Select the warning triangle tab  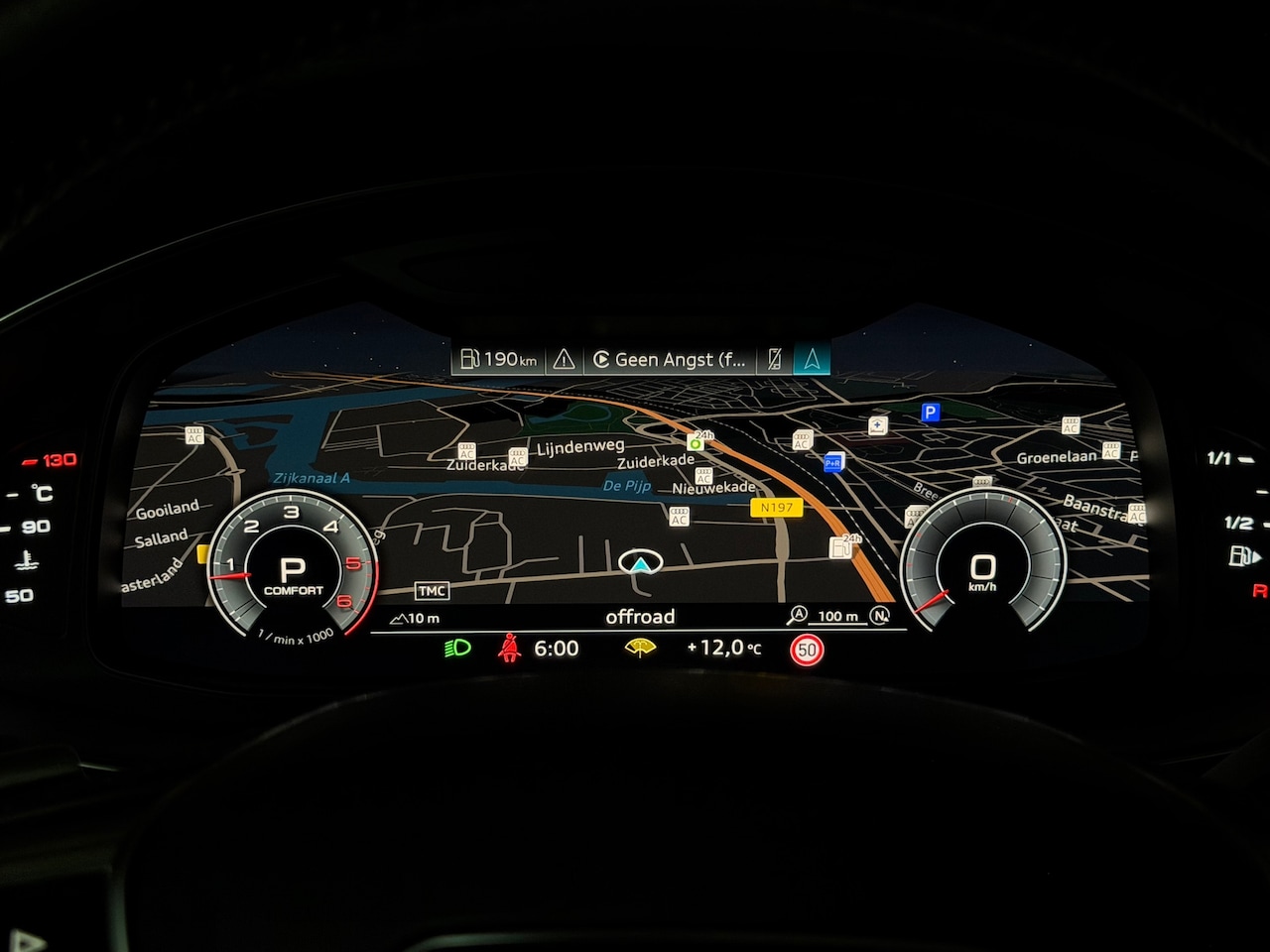[x=564, y=359]
